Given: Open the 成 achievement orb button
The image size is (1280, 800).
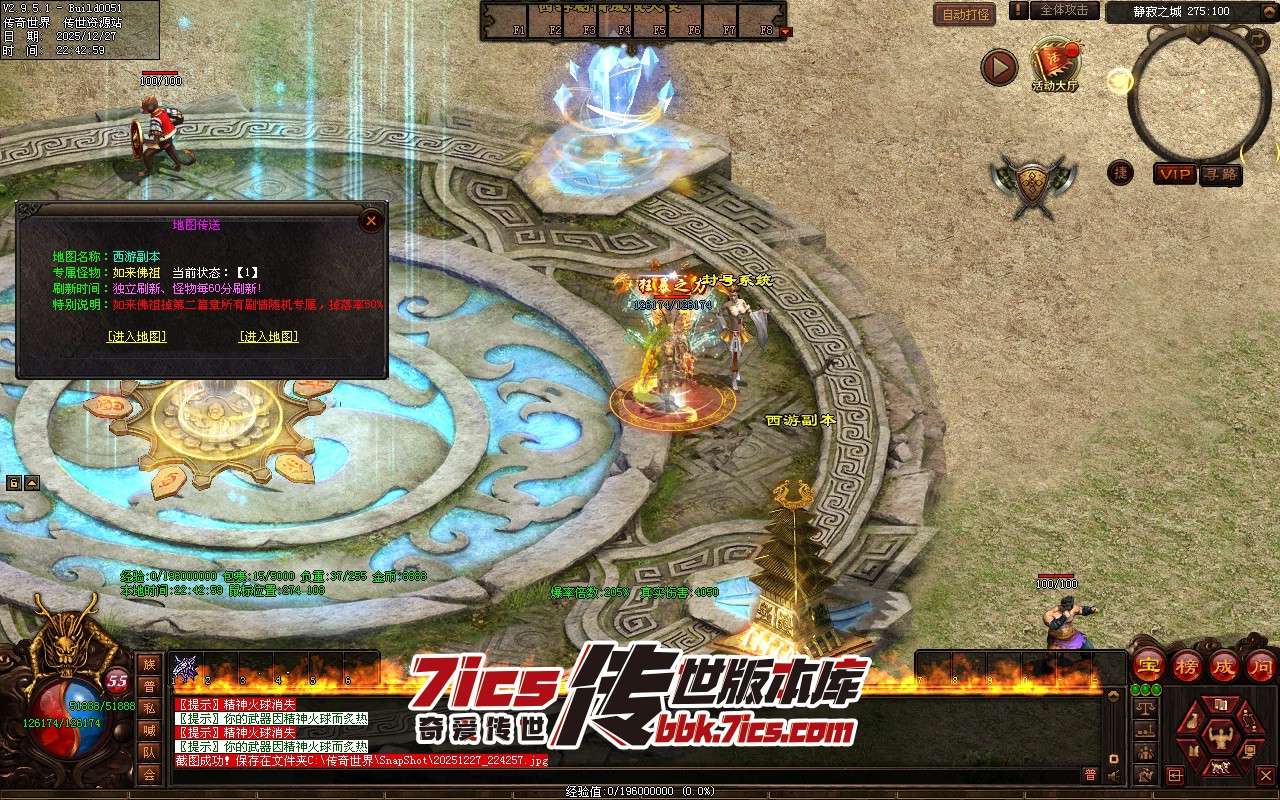Looking at the screenshot, I should coord(1224,665).
